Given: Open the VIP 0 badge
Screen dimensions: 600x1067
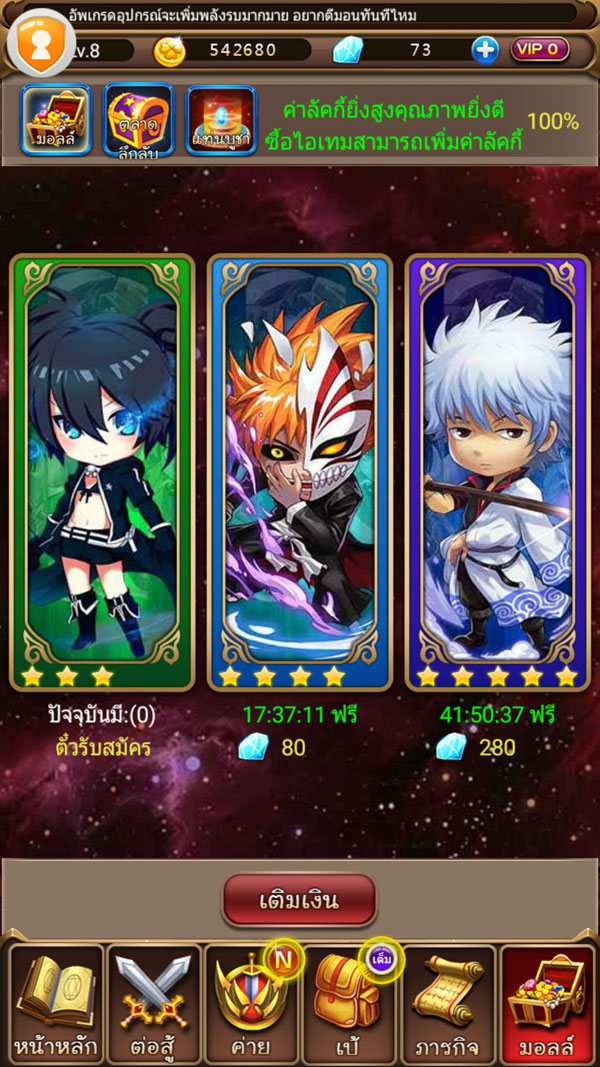Looking at the screenshot, I should point(540,49).
